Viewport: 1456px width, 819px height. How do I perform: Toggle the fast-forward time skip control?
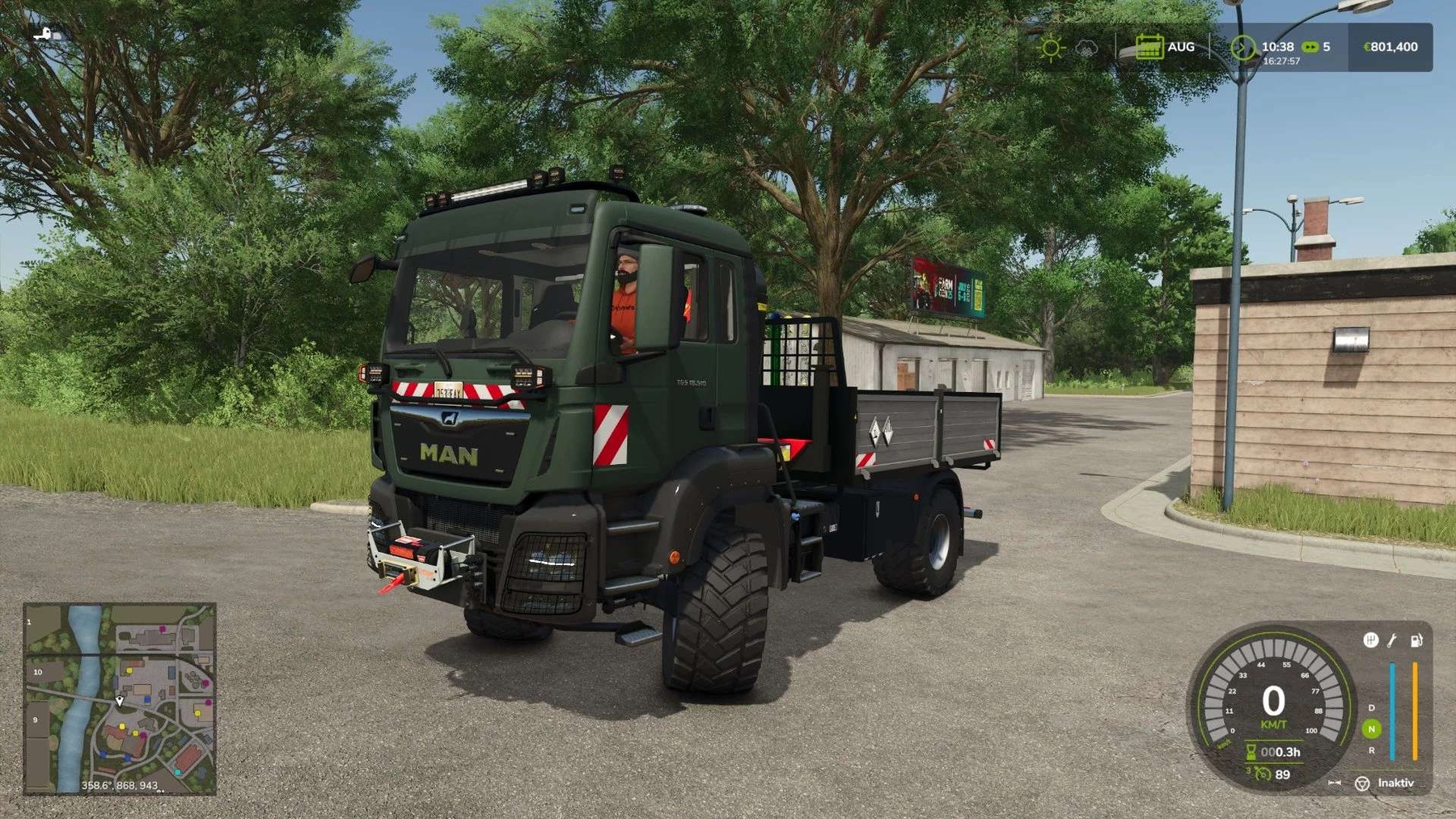[1334, 783]
